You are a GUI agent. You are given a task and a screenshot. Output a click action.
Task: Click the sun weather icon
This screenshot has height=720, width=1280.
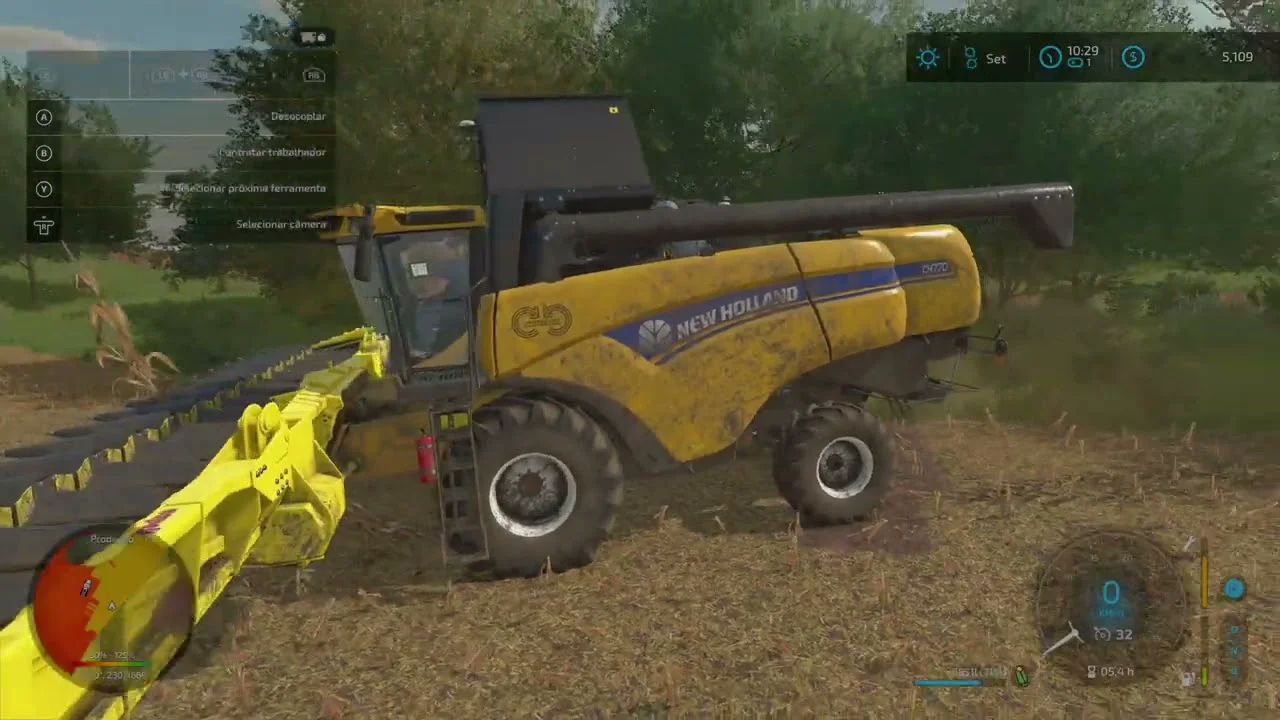coord(928,57)
